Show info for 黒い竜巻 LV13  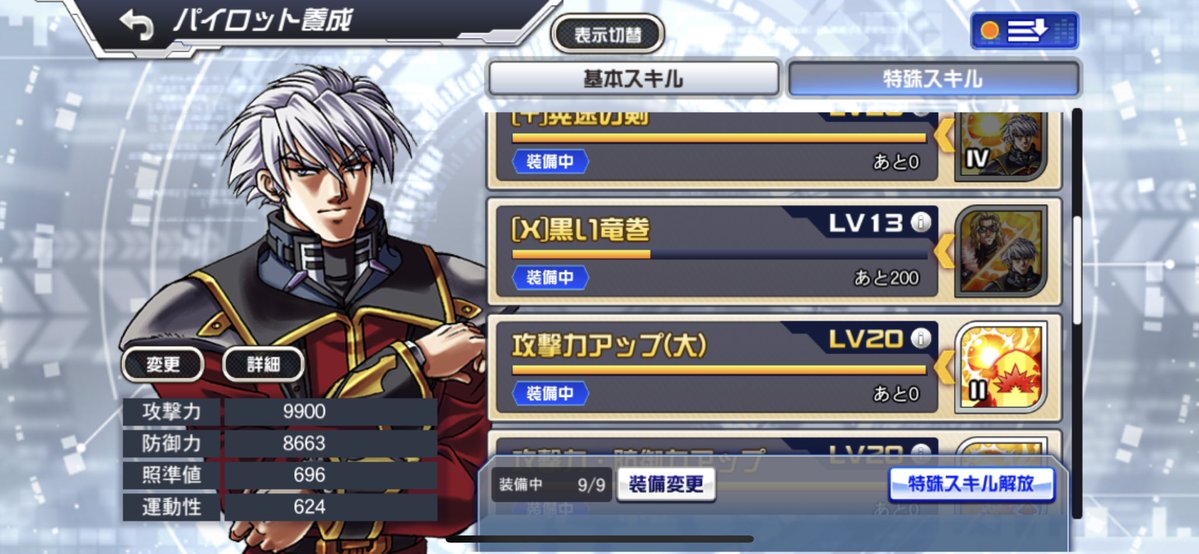(x=921, y=224)
